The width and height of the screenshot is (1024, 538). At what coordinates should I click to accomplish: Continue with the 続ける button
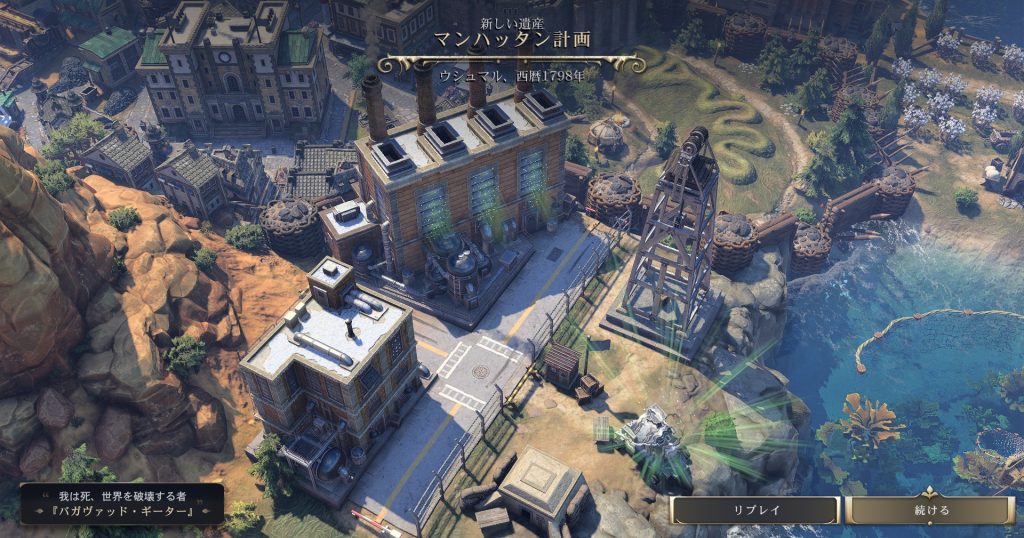pos(930,510)
